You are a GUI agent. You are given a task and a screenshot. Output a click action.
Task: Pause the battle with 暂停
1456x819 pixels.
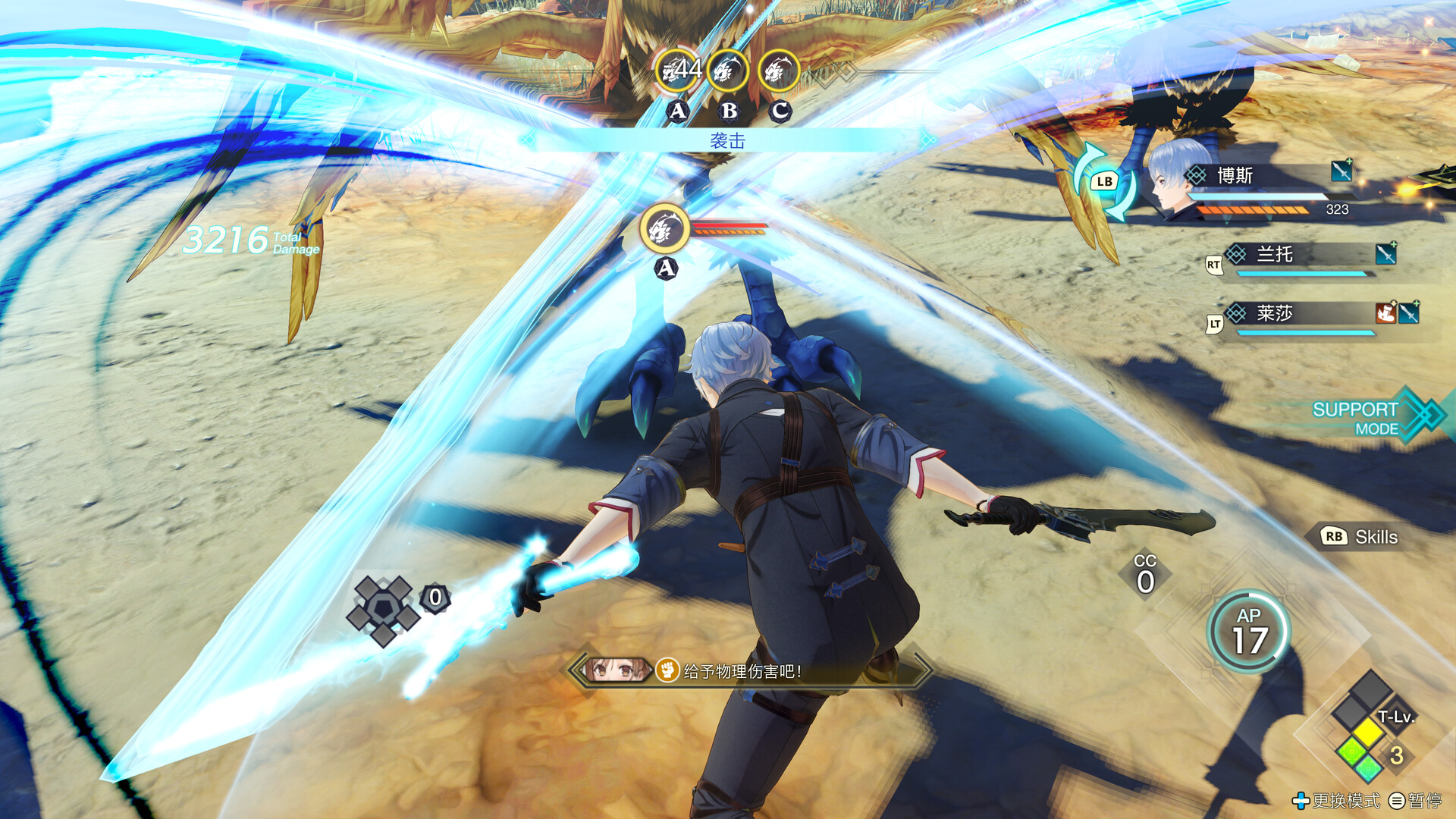pos(1415,801)
